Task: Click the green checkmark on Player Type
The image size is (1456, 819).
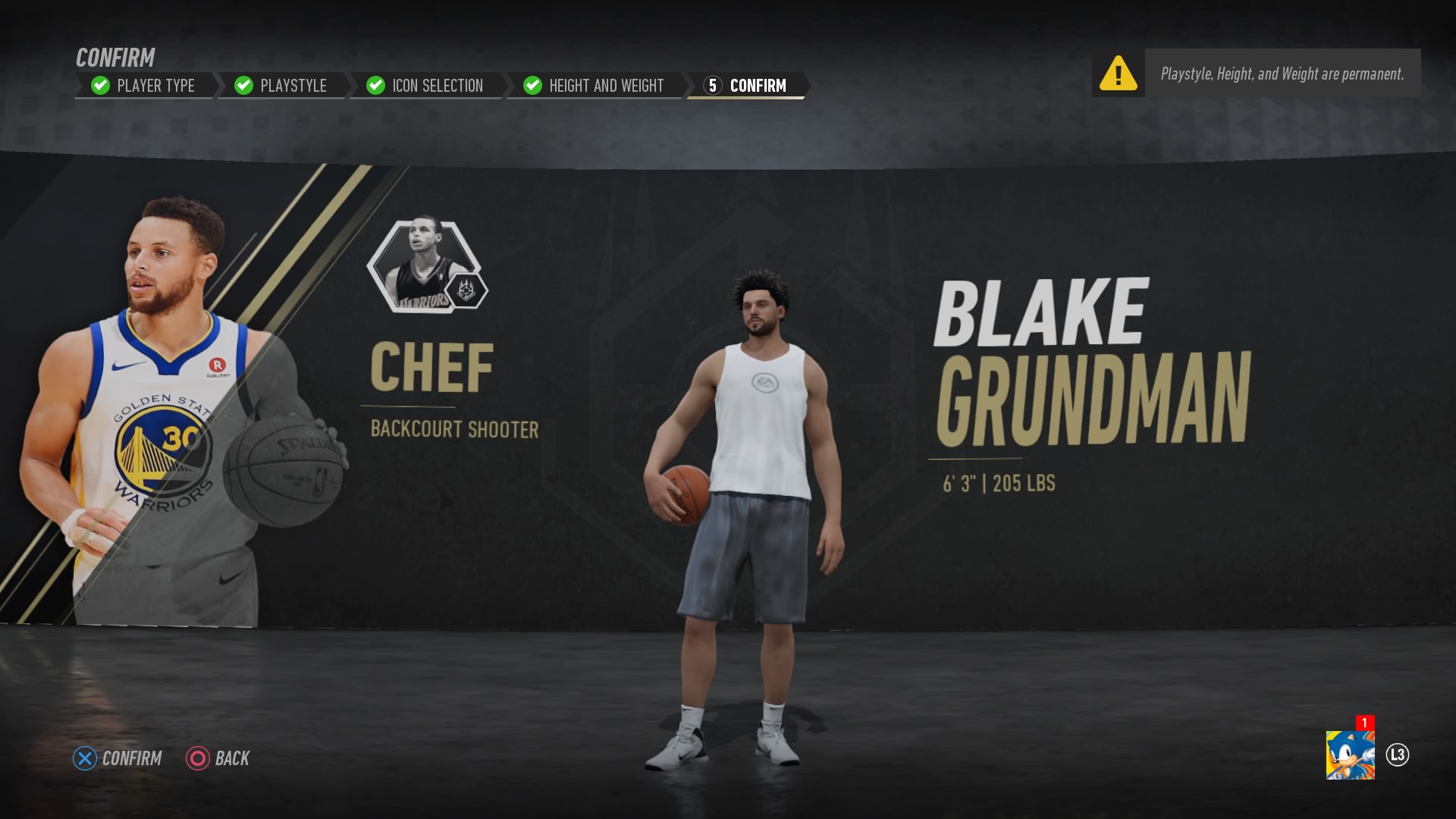Action: click(x=99, y=86)
